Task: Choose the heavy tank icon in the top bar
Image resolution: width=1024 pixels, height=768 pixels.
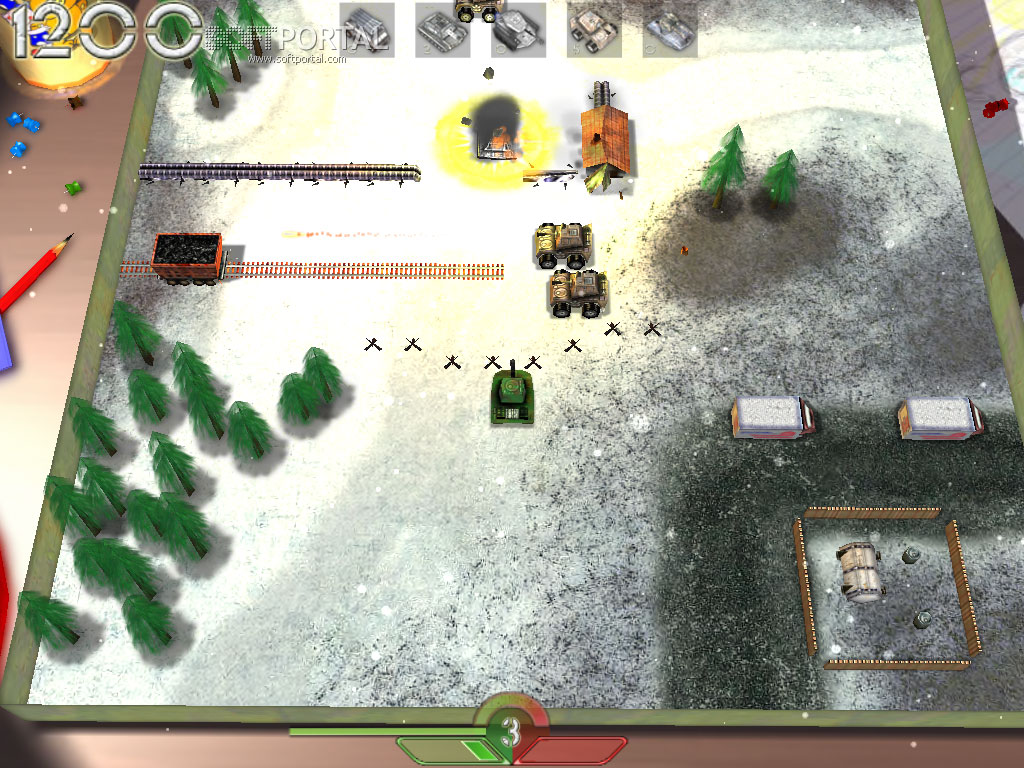Action: [519, 30]
